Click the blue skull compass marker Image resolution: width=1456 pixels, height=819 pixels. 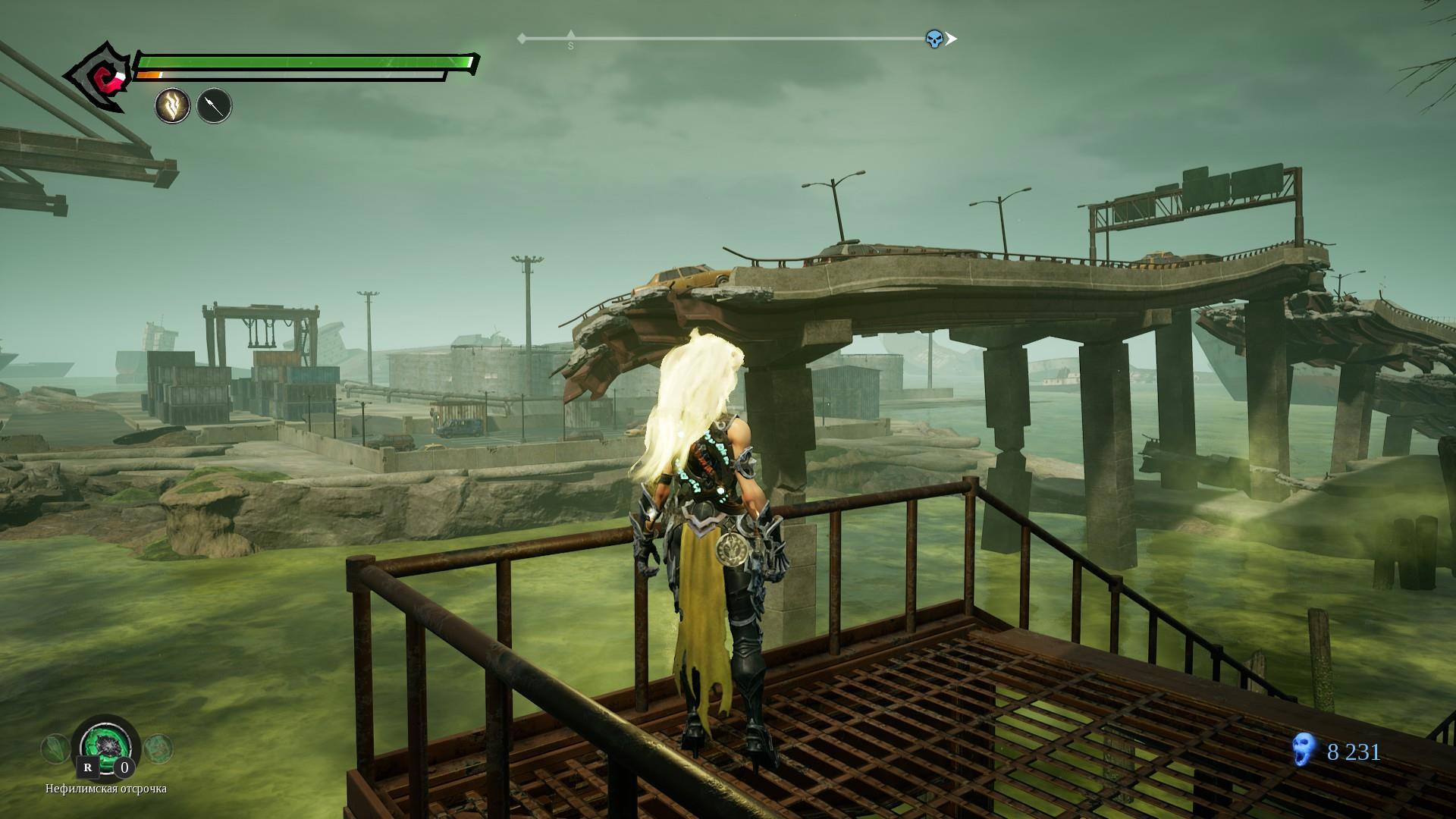(934, 39)
